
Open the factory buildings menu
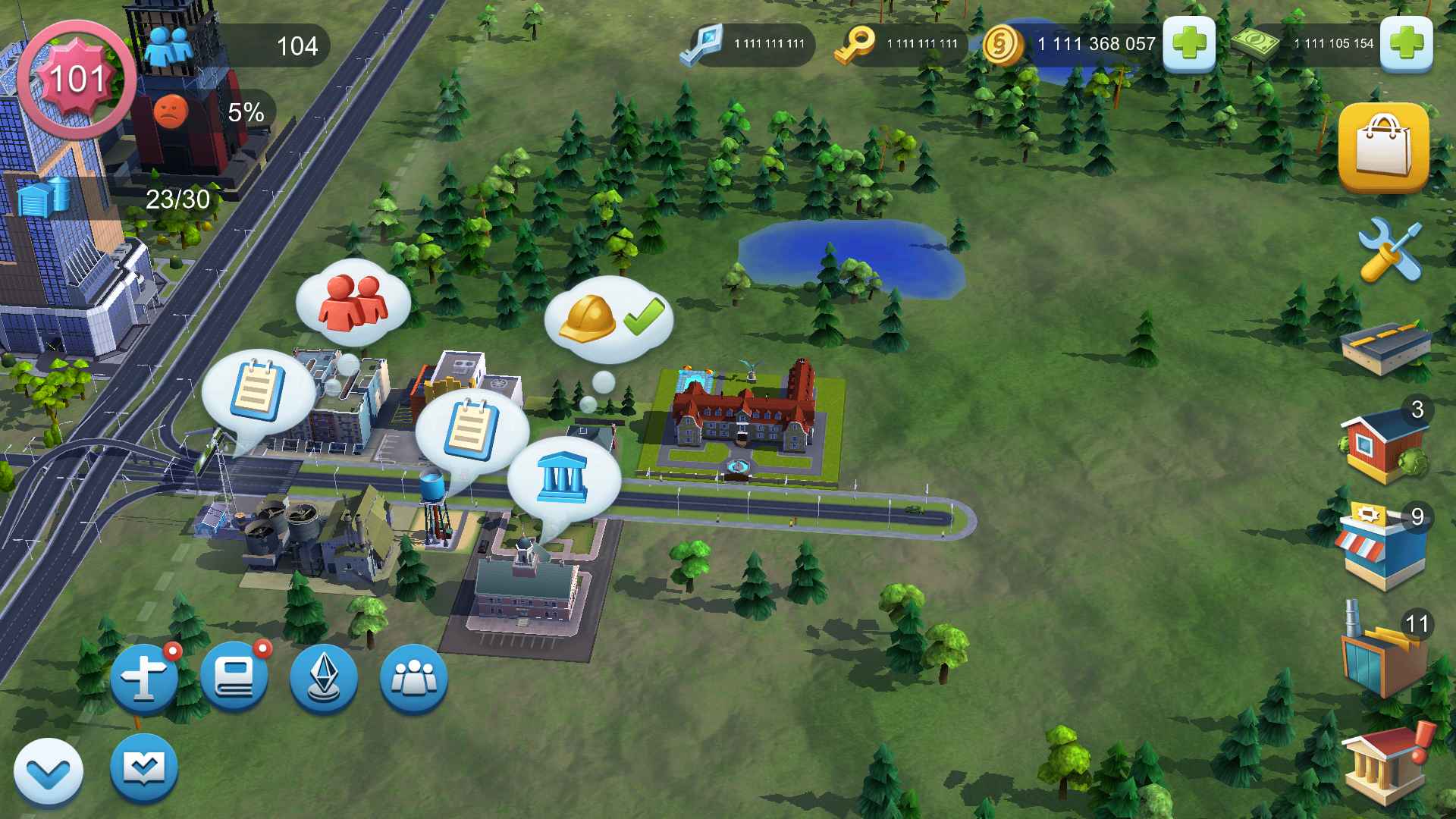point(1382,654)
